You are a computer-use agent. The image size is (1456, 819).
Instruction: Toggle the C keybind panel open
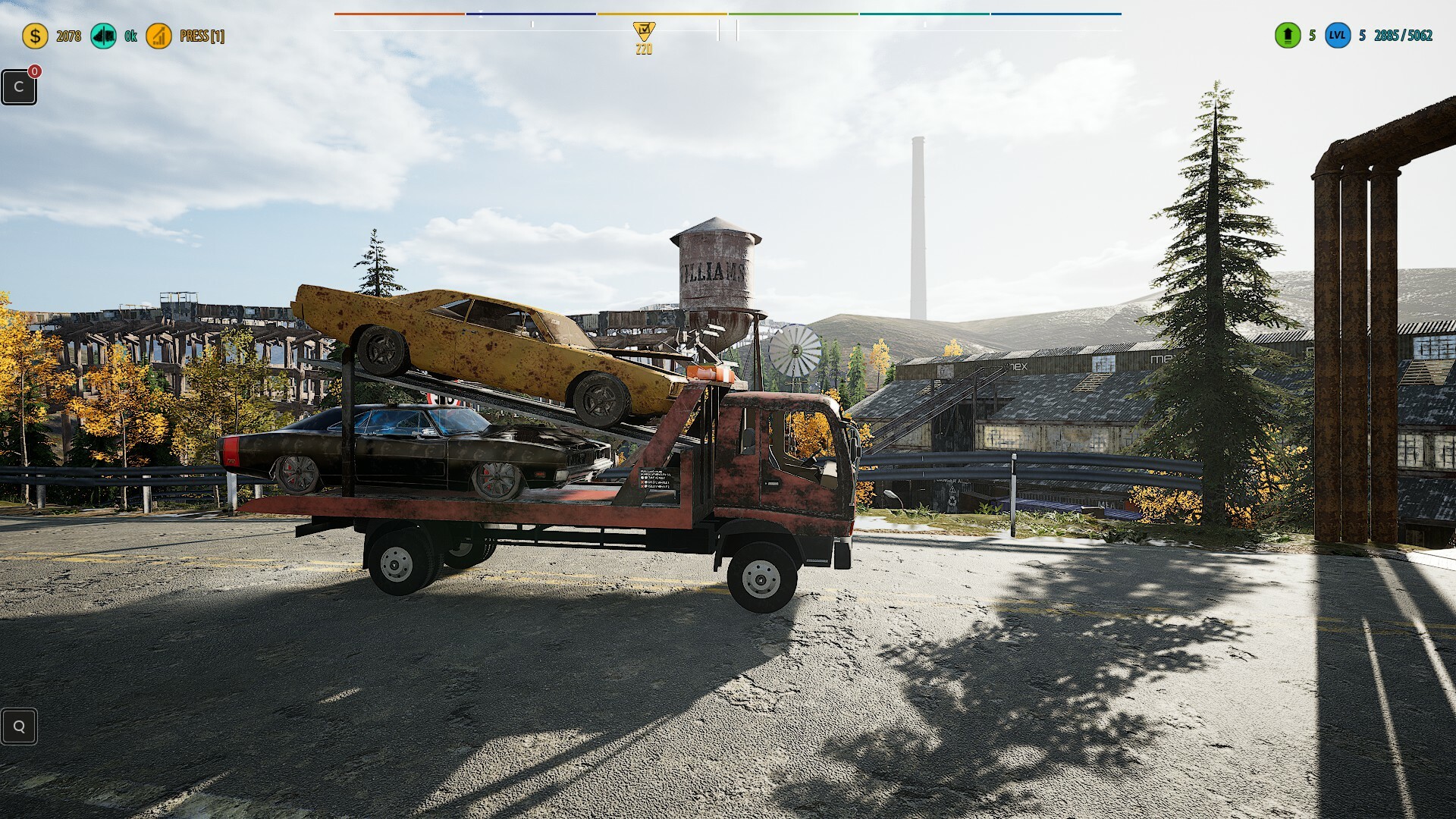tap(19, 86)
